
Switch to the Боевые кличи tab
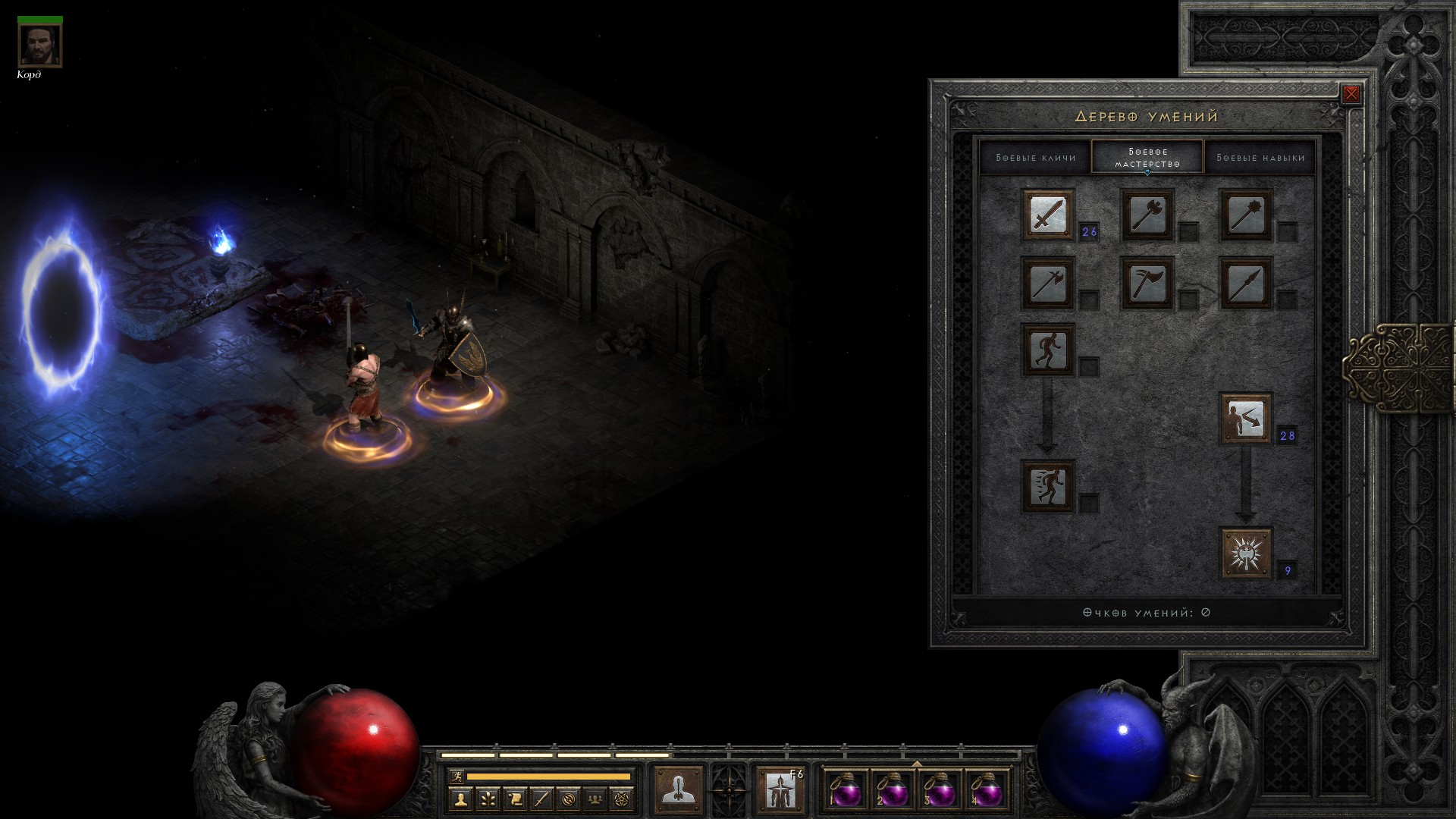[1035, 158]
